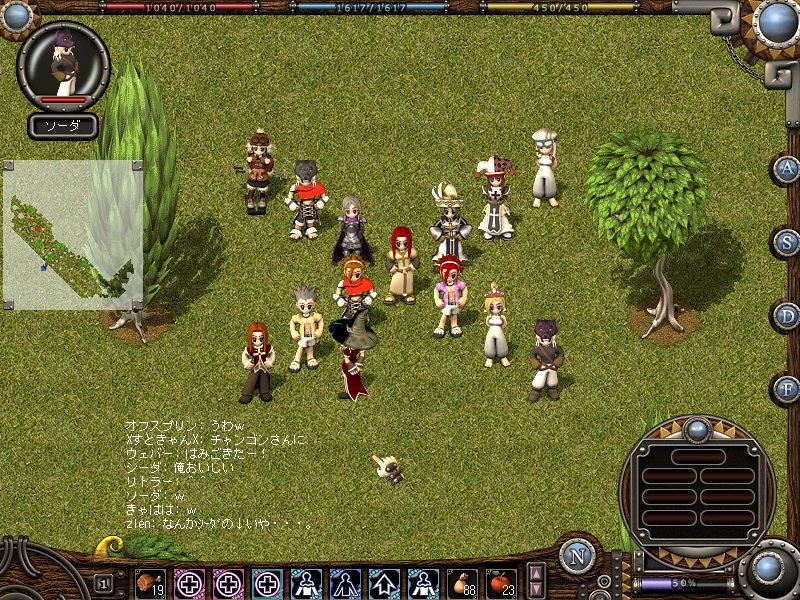Click the translucent minimap
Viewport: 800px width, 600px height.
pos(72,234)
